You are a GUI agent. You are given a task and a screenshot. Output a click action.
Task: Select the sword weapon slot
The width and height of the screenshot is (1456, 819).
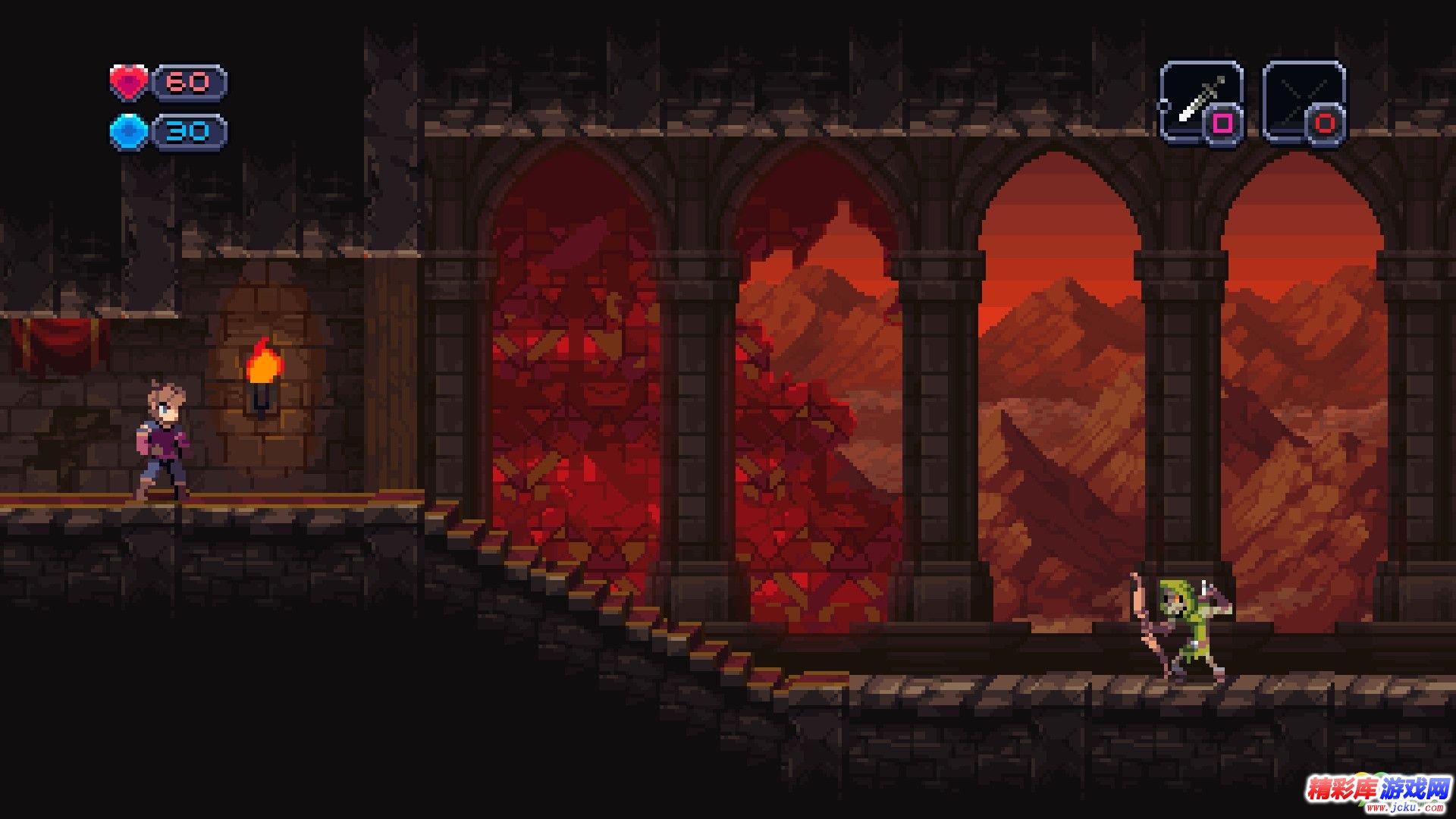click(1200, 102)
